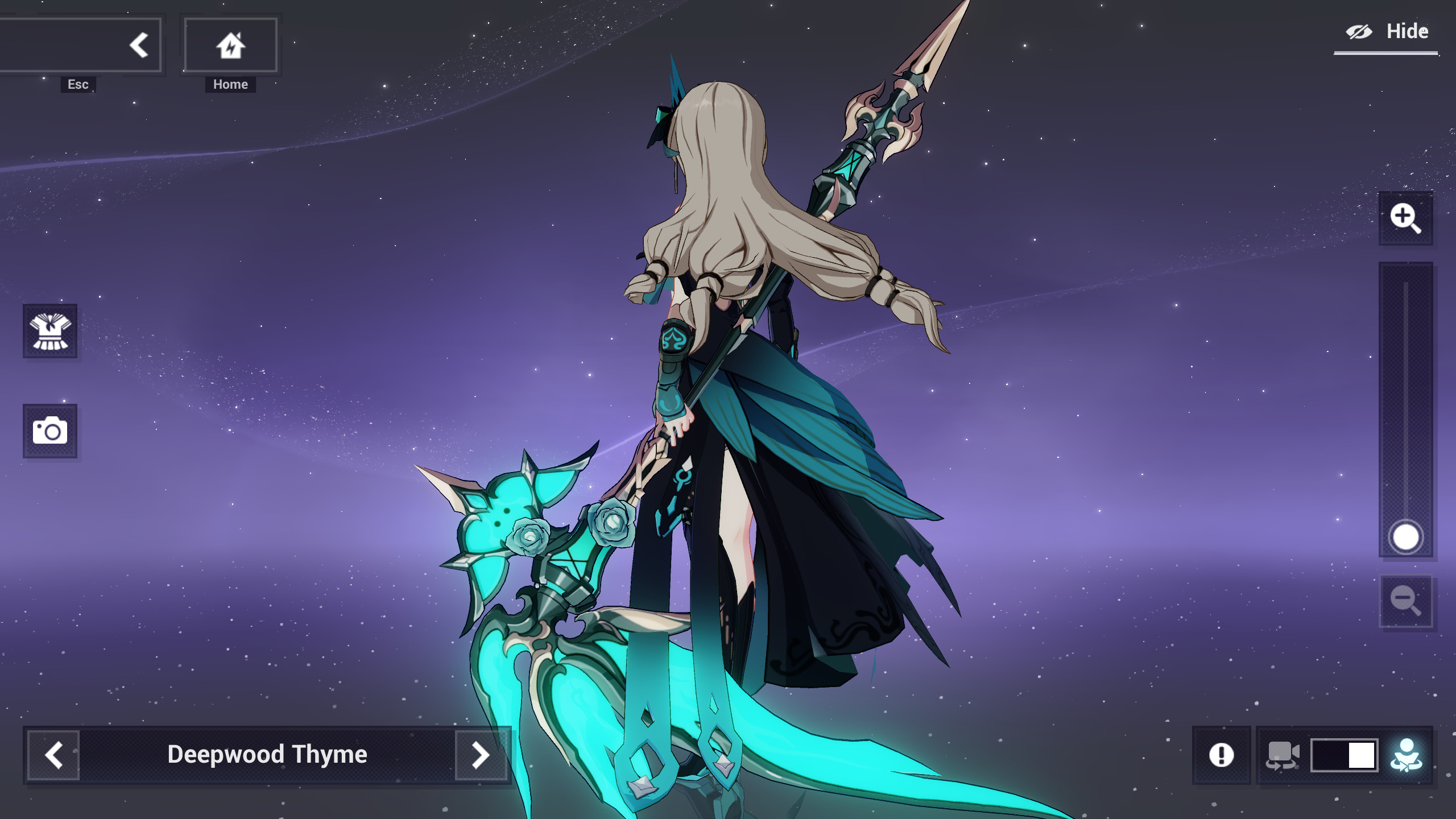The width and height of the screenshot is (1456, 819).
Task: Click the Home label under the house icon
Action: click(x=230, y=84)
